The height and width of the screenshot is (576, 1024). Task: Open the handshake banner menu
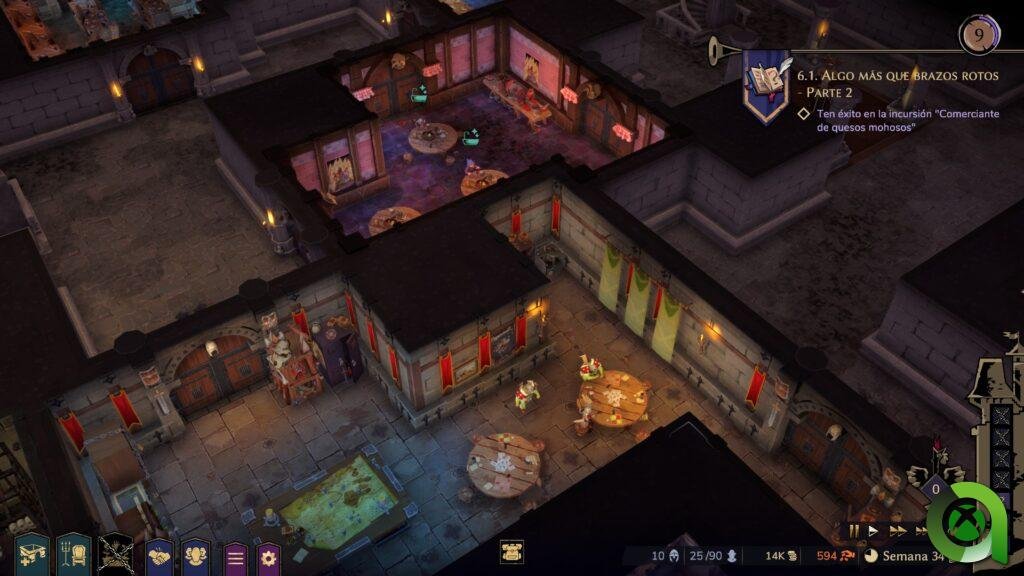[160, 556]
